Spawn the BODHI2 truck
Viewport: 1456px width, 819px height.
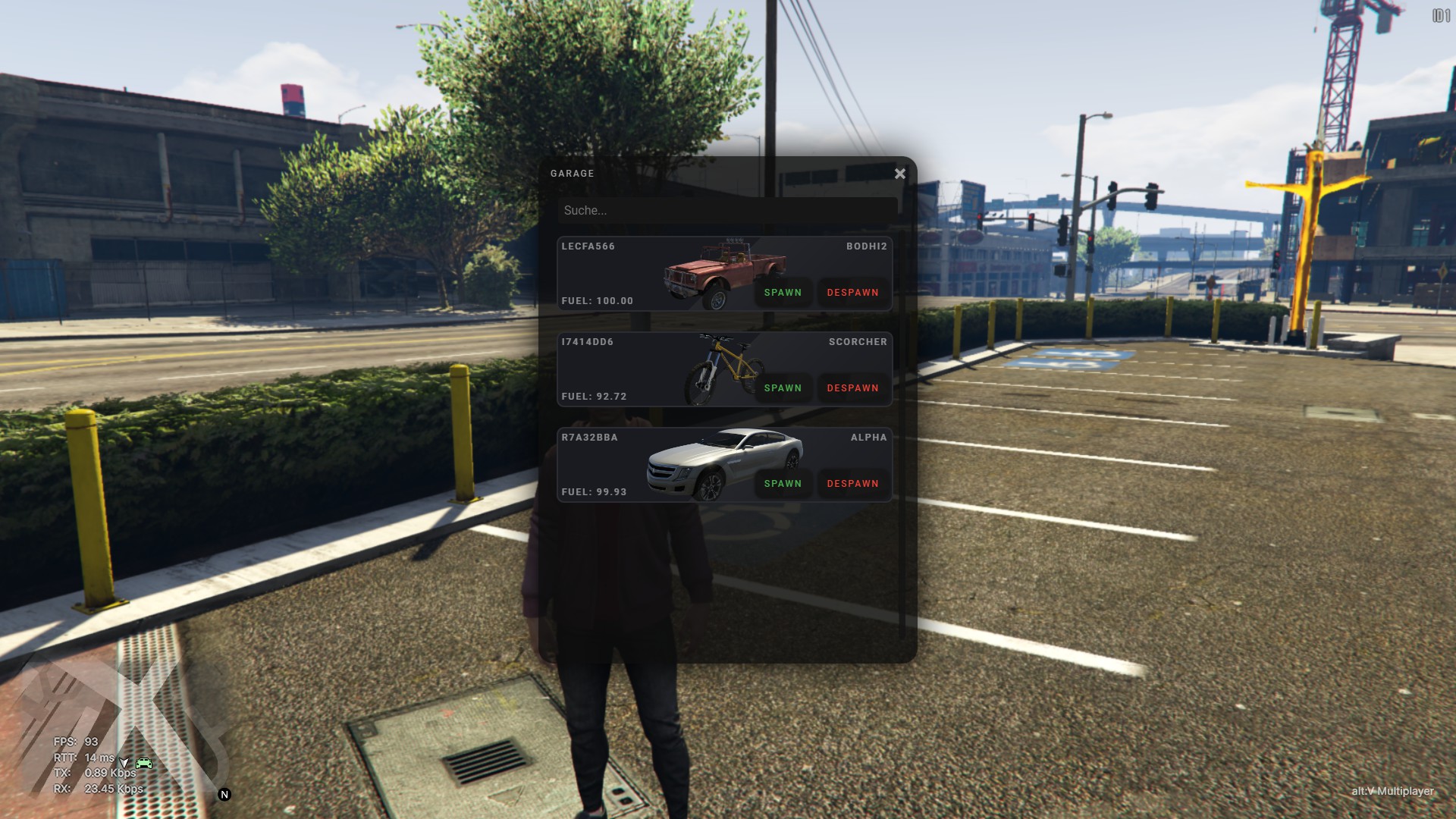(783, 293)
